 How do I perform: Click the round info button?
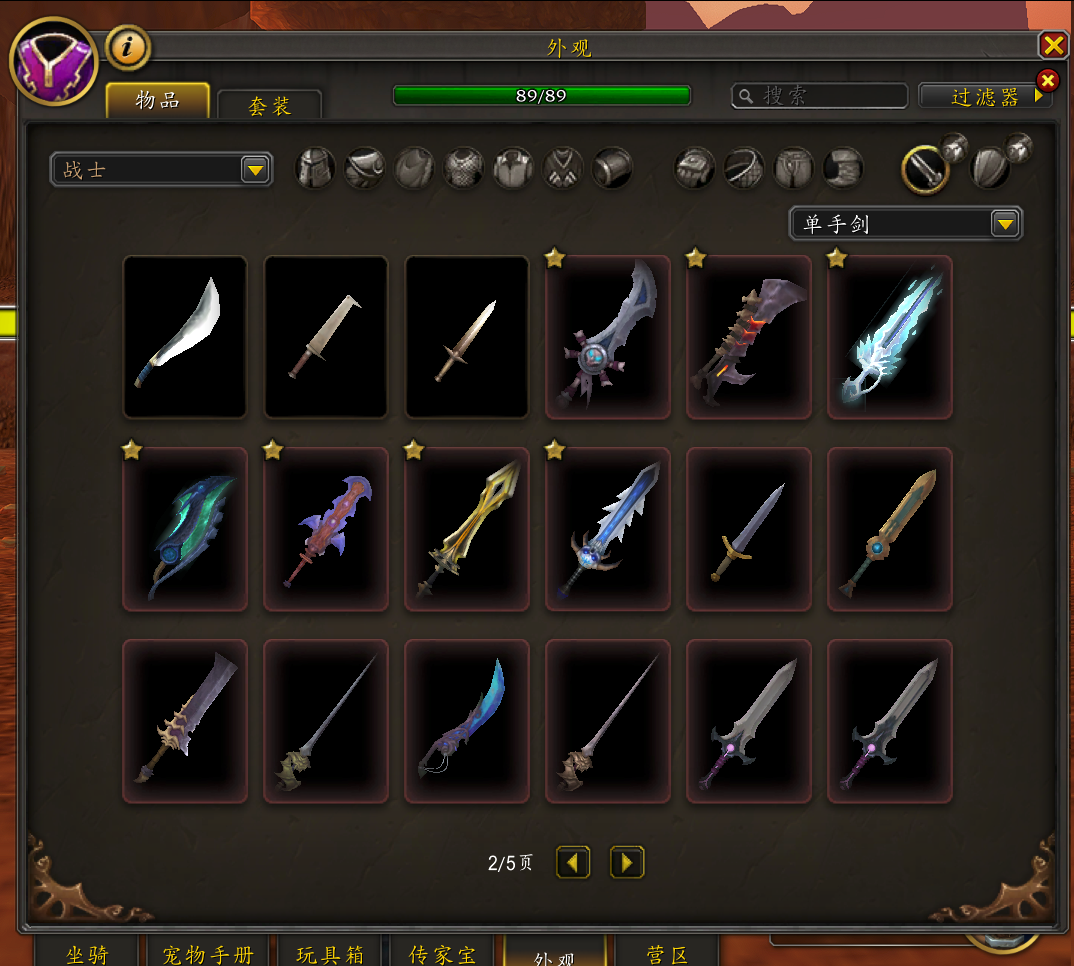click(x=129, y=47)
